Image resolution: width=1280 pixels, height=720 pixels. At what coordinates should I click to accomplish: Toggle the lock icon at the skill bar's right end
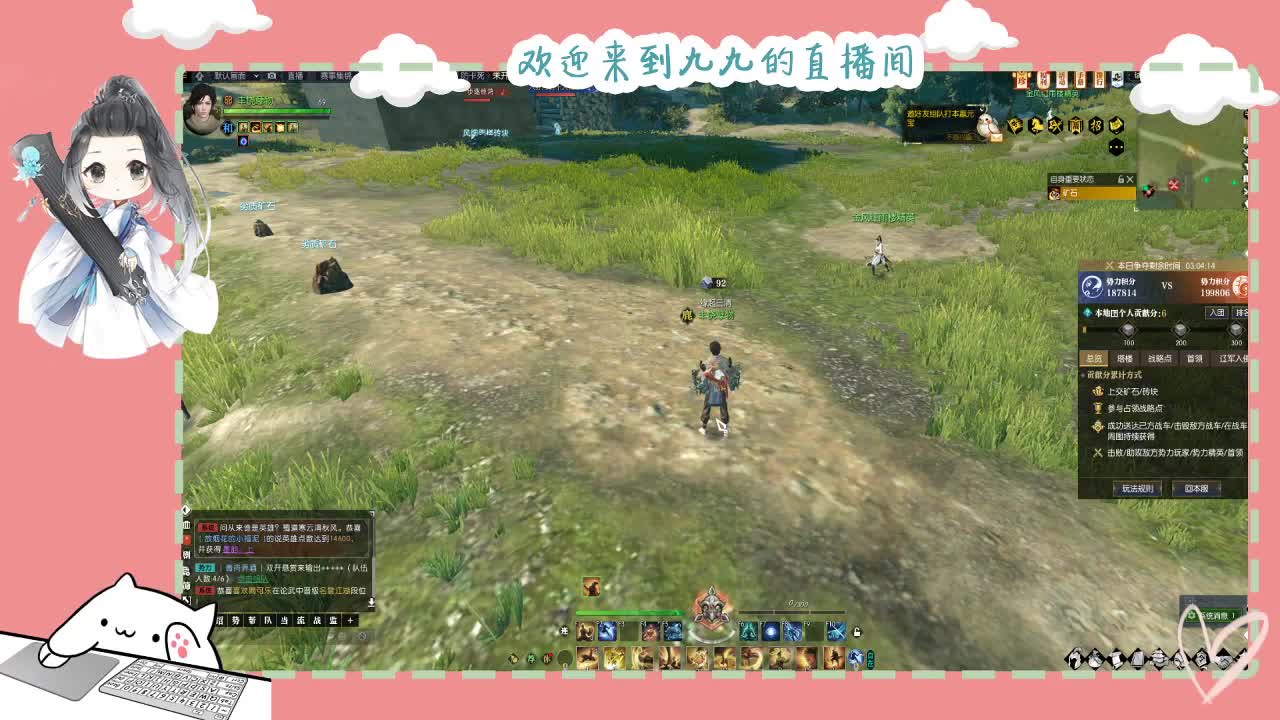tap(856, 631)
